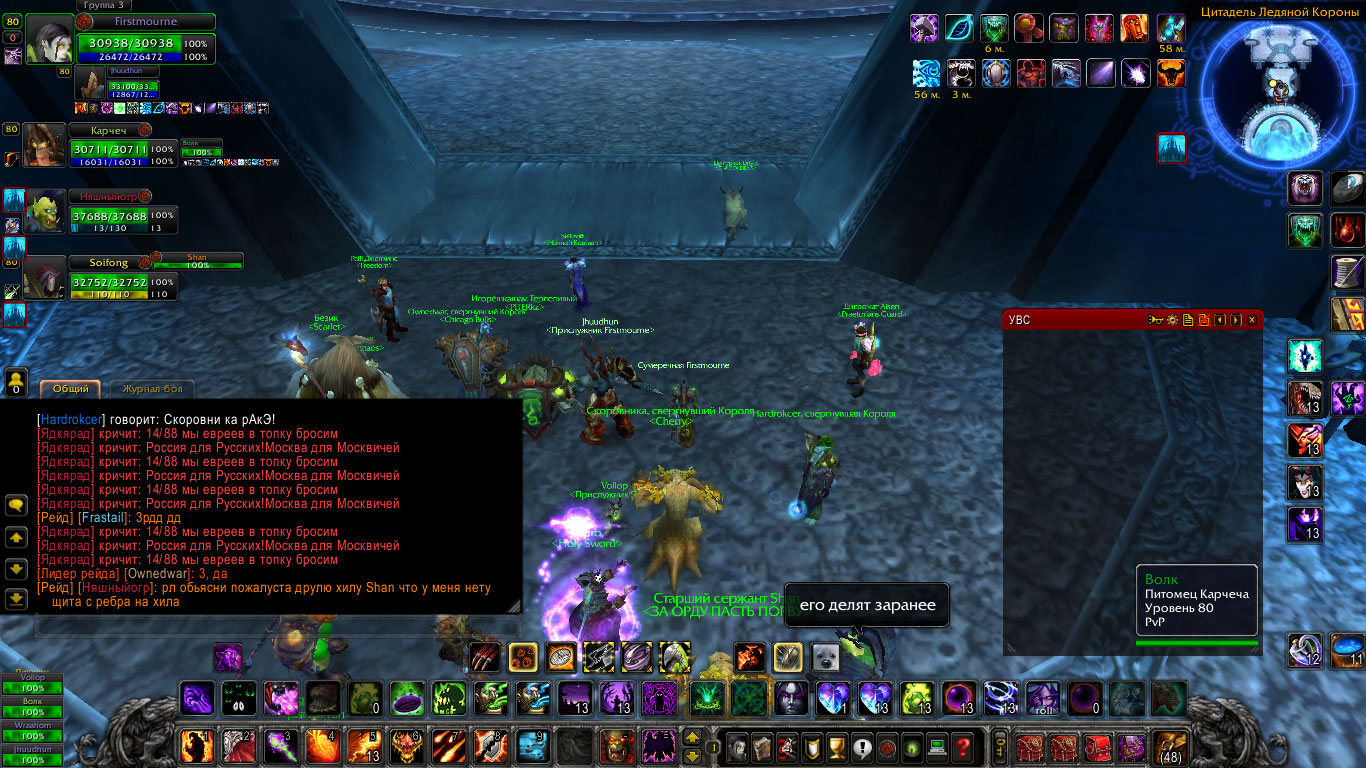Image resolution: width=1366 pixels, height=768 pixels.
Task: Click the pet bar seal face icon
Action: tap(824, 657)
